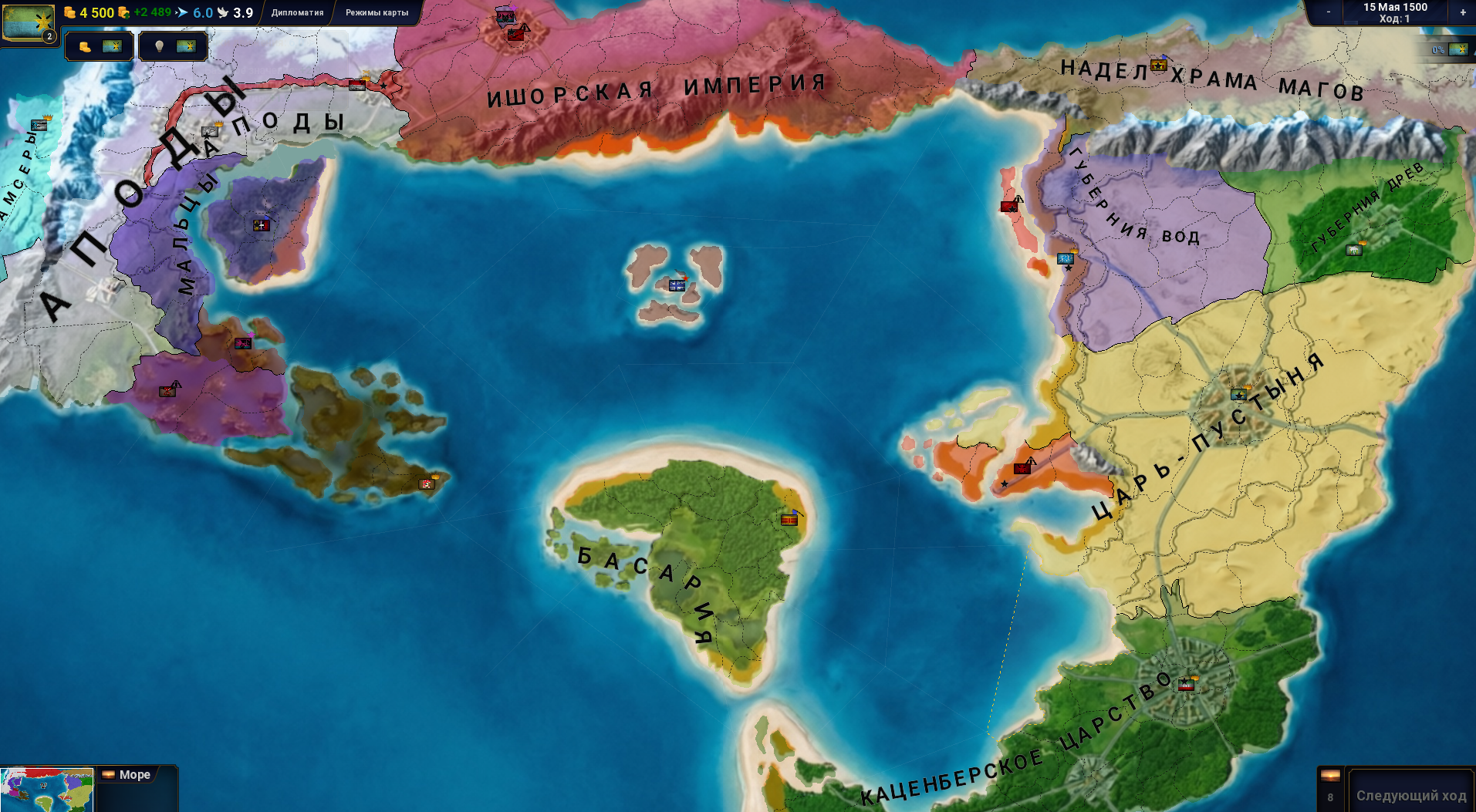Click the small icon left of Следующий ход

1330,787
